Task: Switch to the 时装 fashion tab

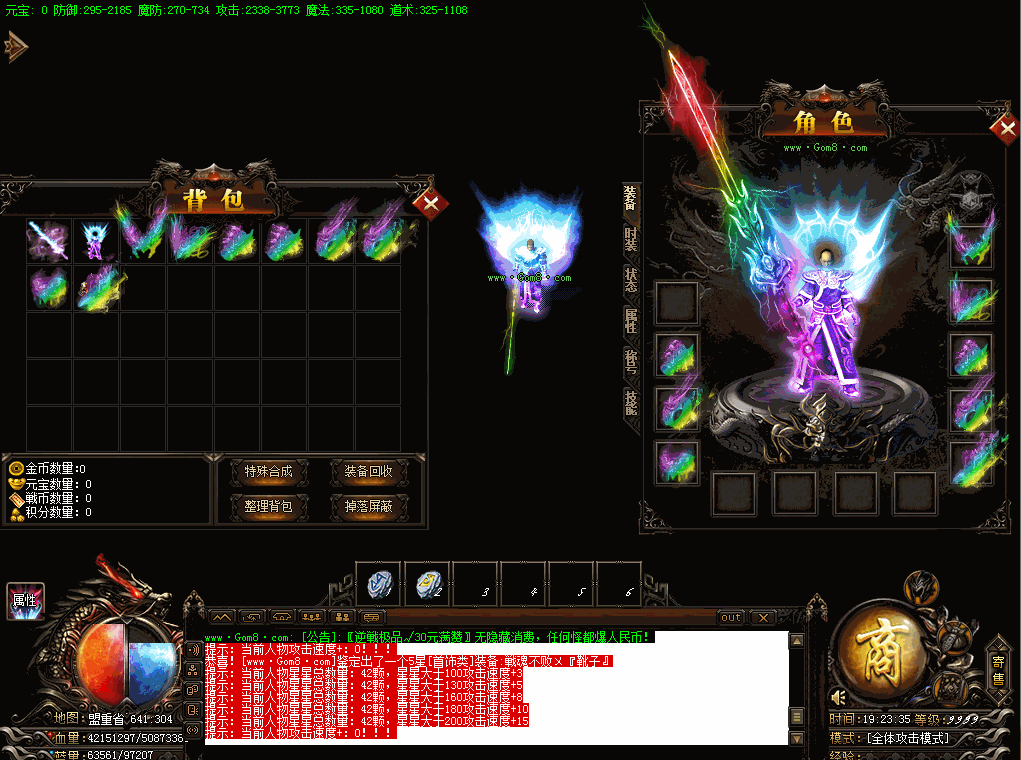Action: (631, 239)
